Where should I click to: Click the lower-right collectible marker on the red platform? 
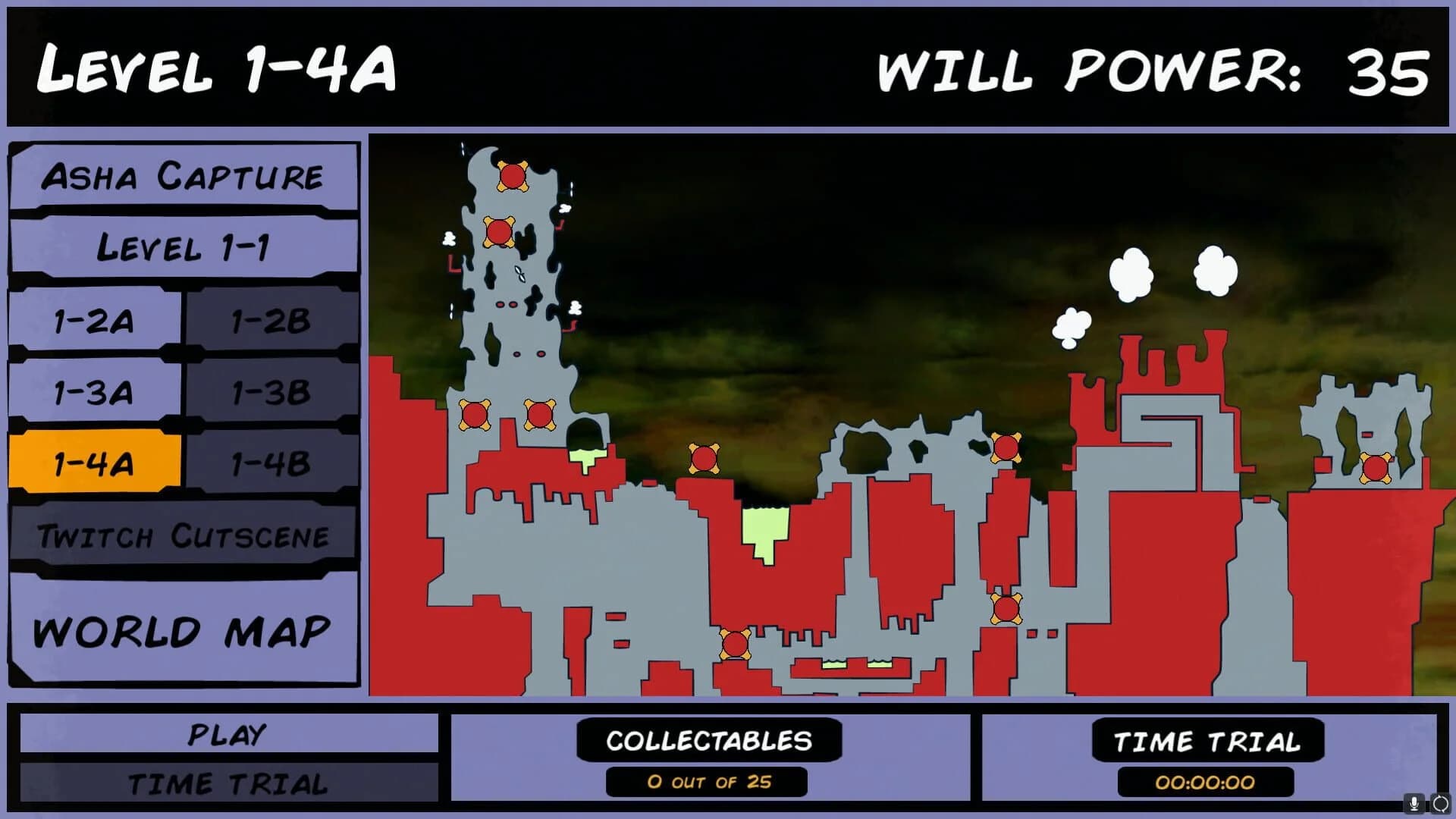click(x=1006, y=609)
